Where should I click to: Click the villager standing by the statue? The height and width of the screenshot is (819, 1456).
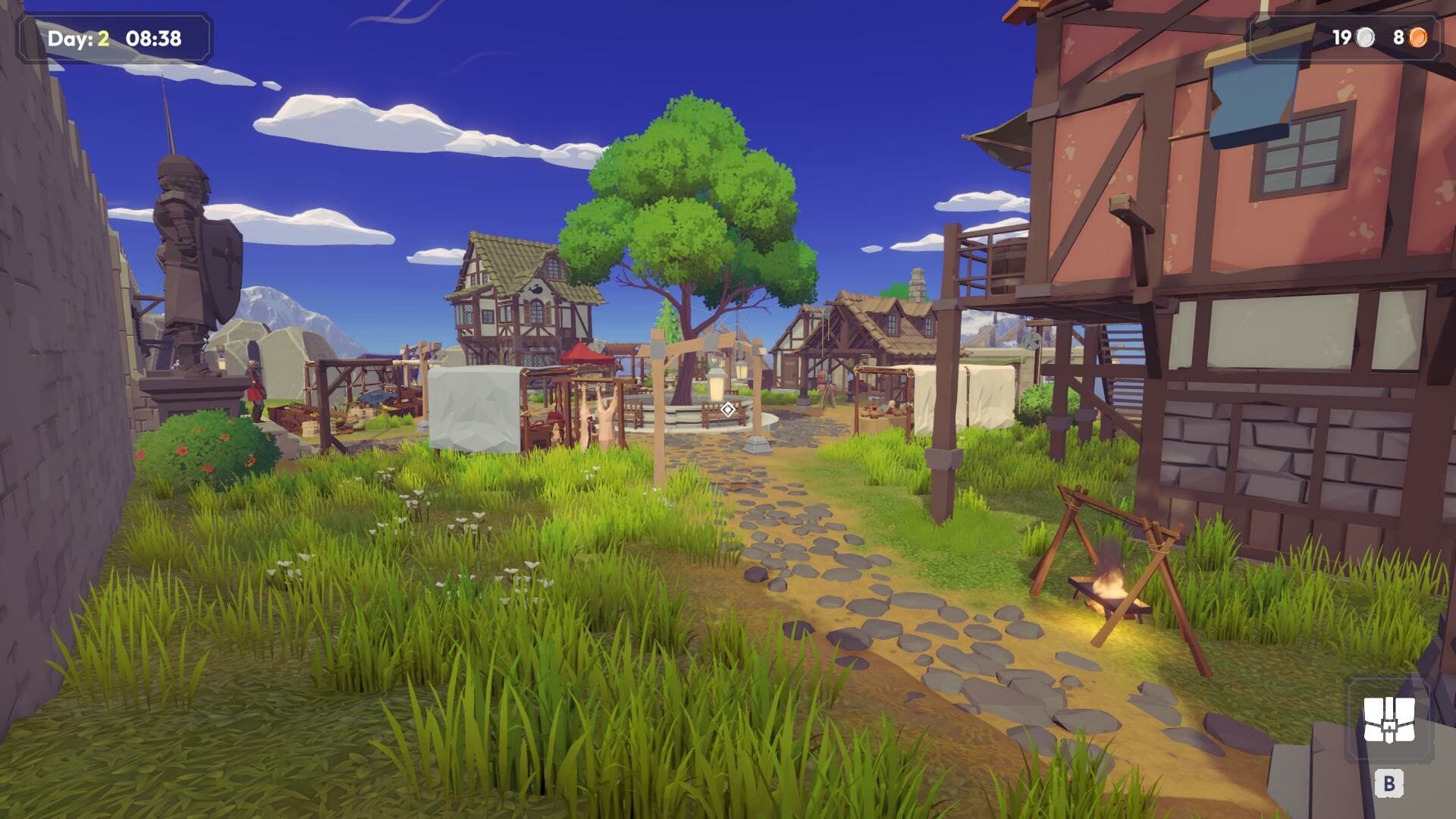[254, 394]
